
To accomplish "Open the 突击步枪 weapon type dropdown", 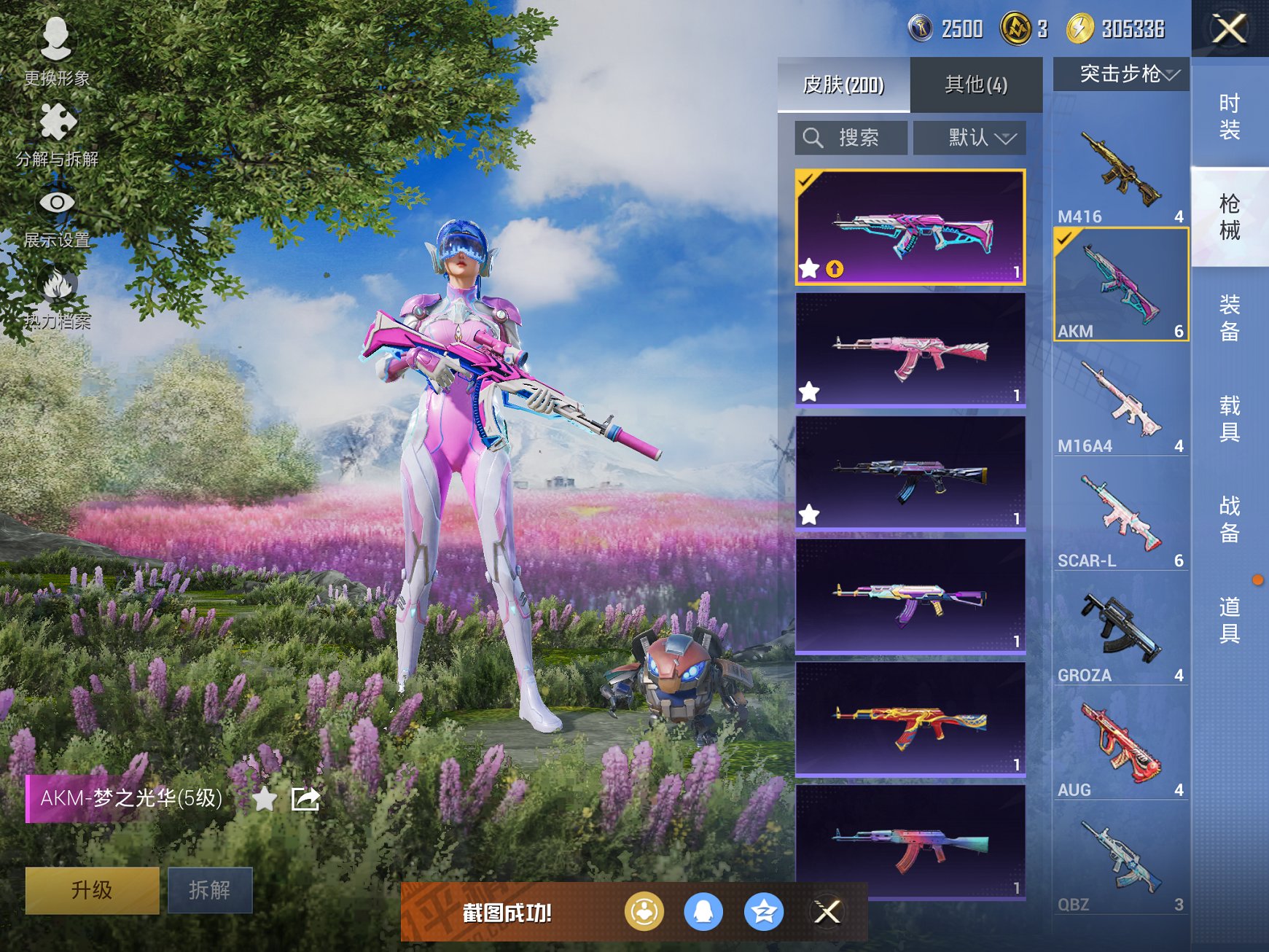I will [1122, 74].
